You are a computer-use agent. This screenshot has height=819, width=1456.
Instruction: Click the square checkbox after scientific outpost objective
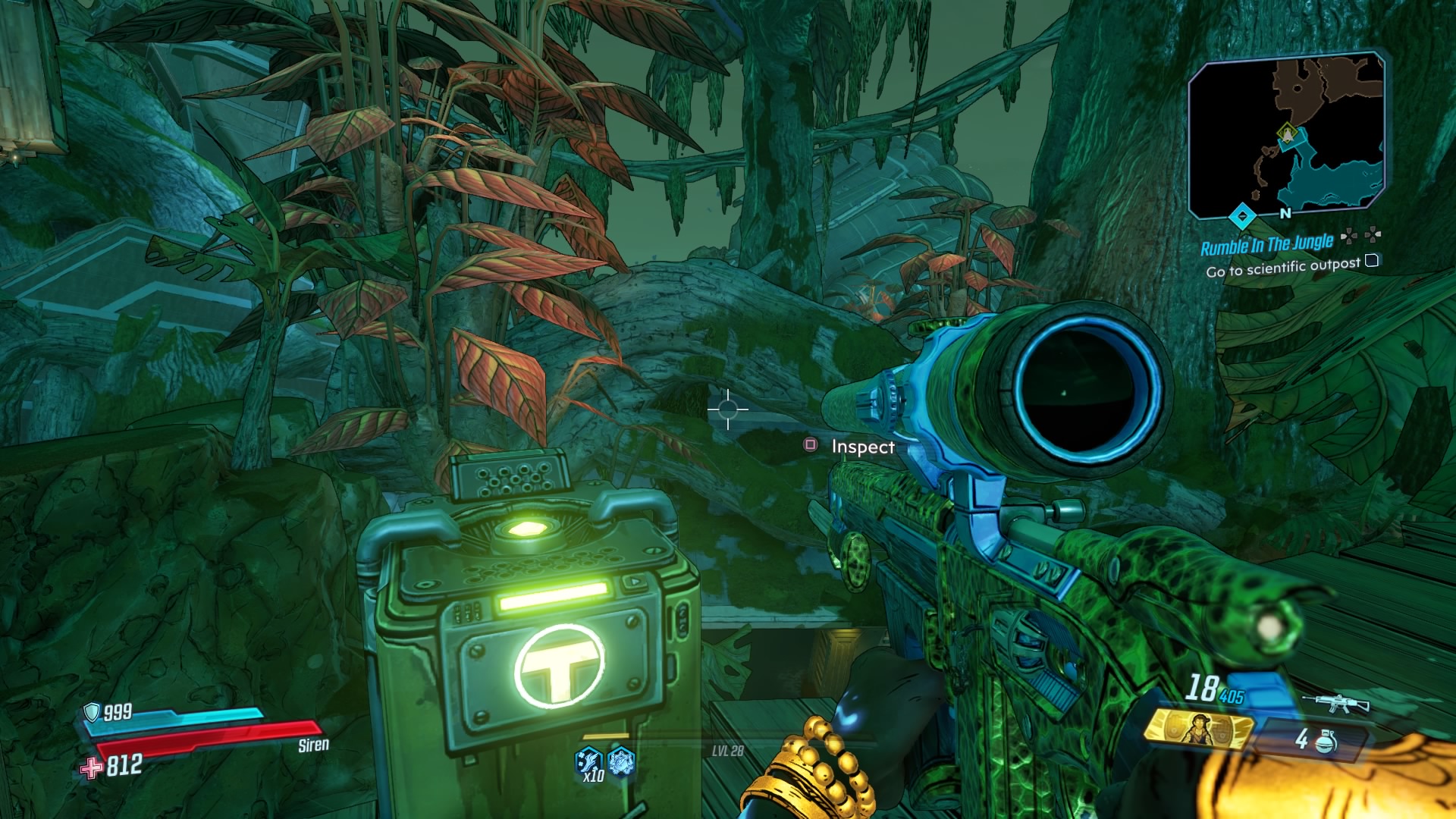click(x=1373, y=261)
